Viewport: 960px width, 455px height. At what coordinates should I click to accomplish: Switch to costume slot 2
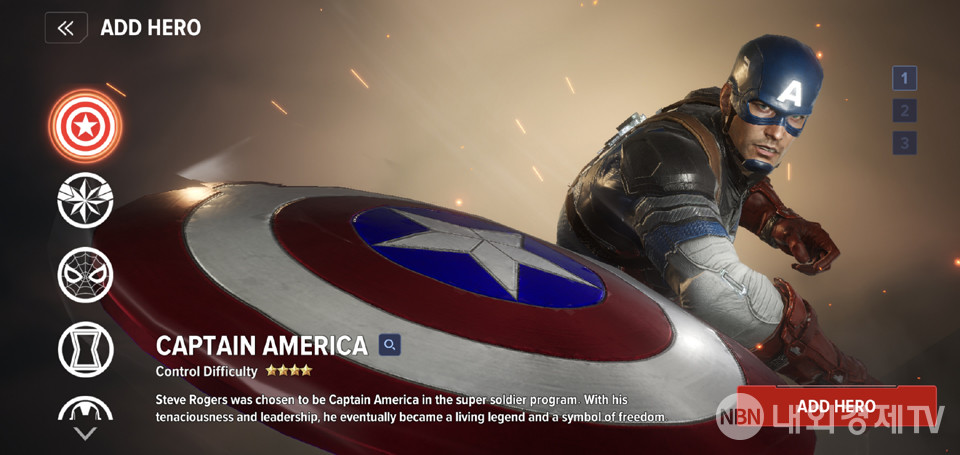[x=904, y=111]
